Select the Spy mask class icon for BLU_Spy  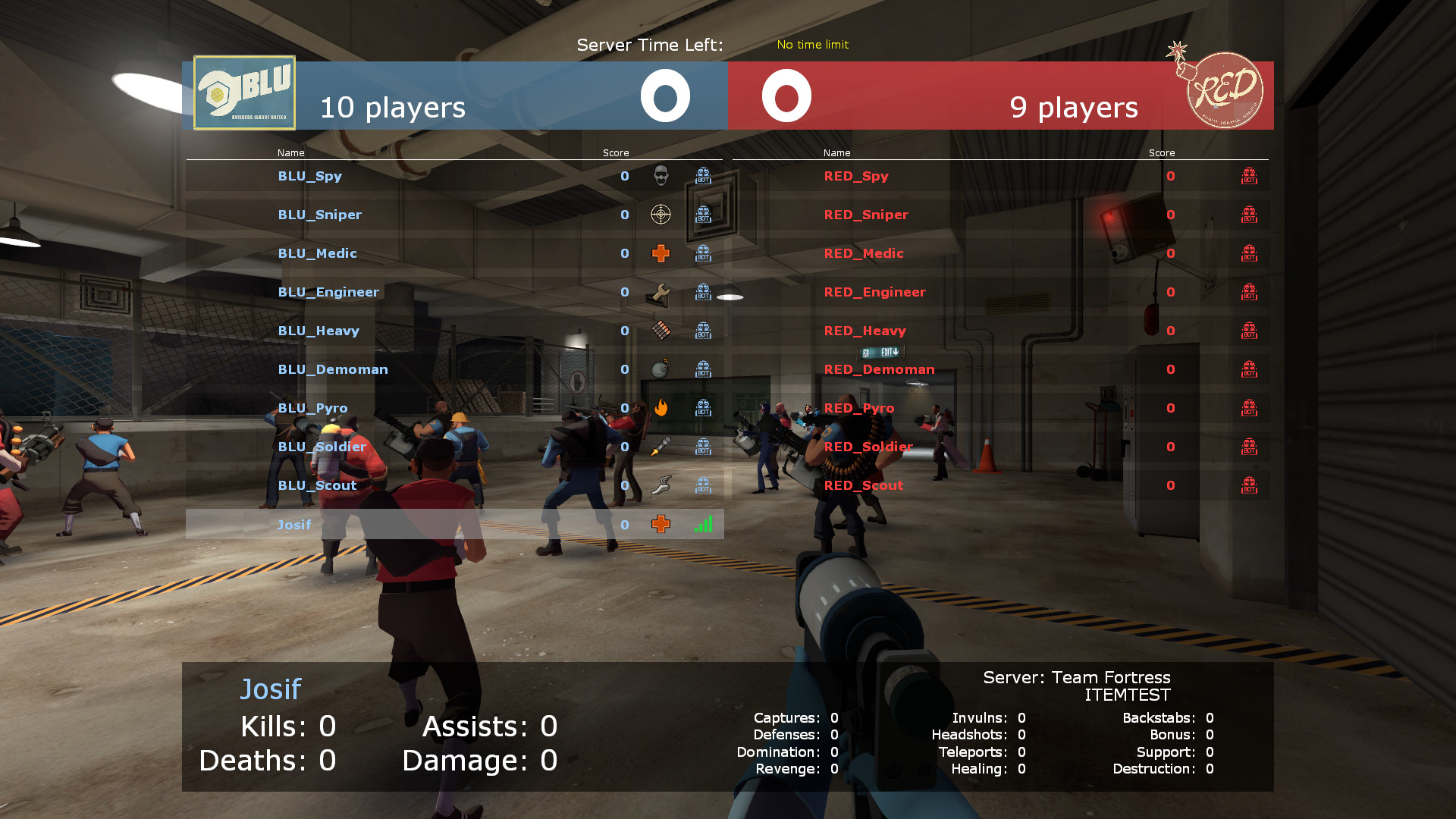coord(661,176)
